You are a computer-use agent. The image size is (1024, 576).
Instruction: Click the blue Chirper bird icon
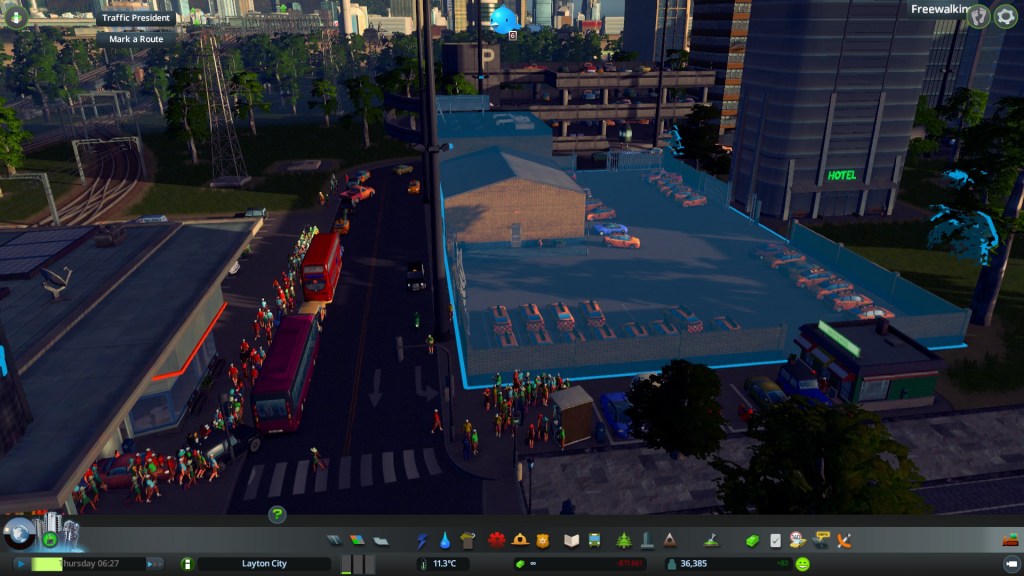point(505,19)
